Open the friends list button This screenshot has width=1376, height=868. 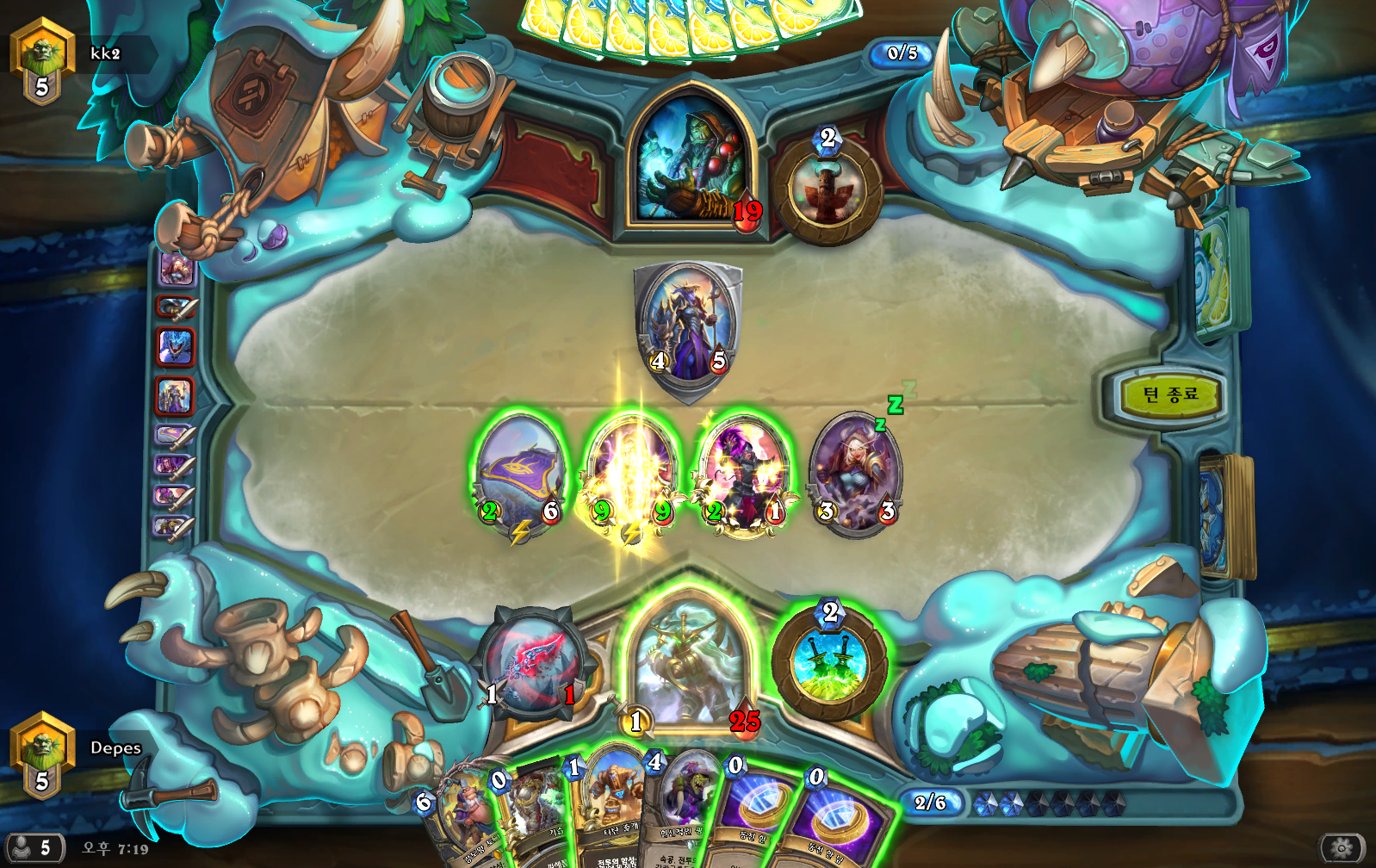point(34,848)
